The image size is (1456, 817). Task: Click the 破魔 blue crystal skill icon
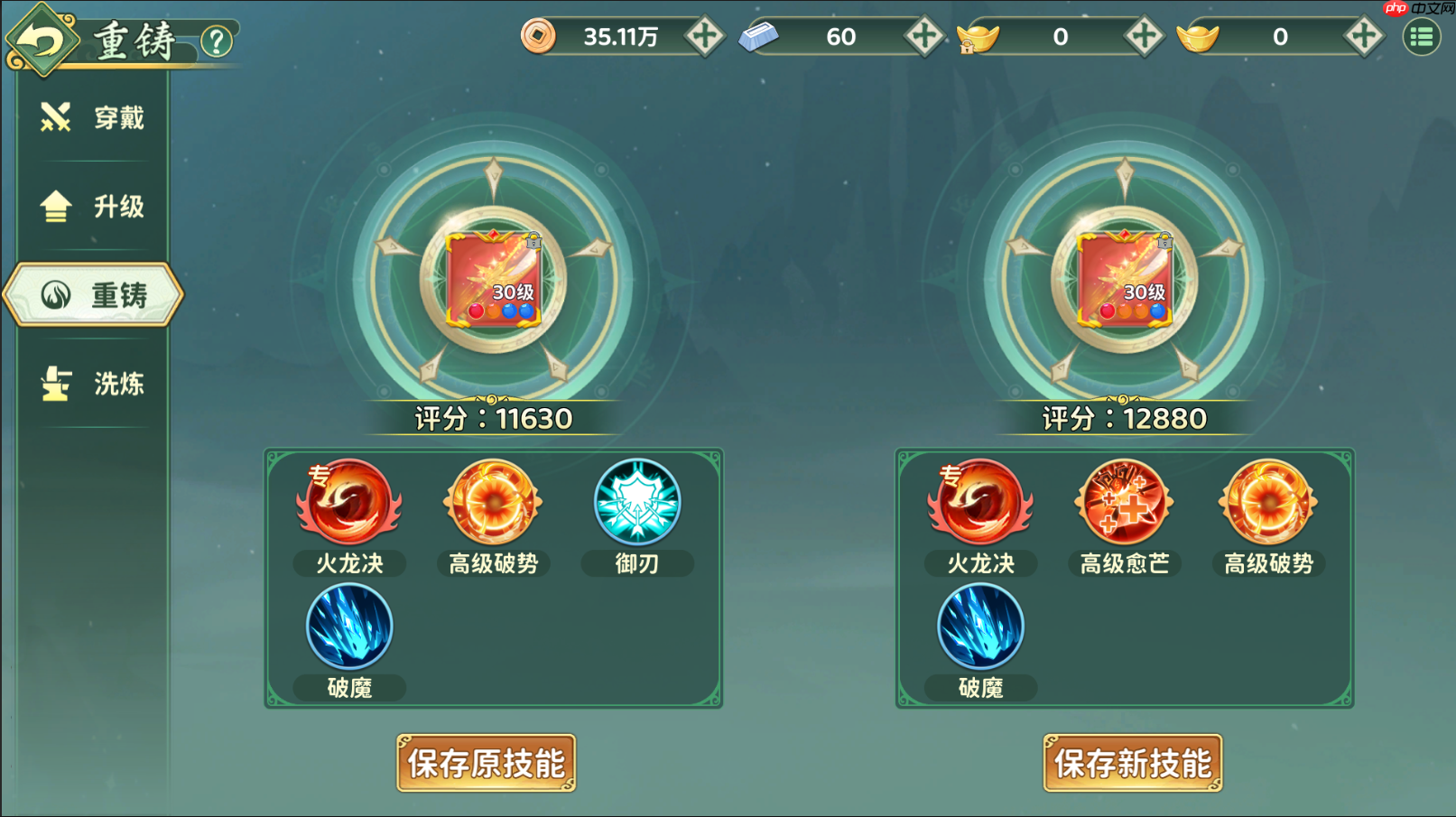tap(348, 627)
